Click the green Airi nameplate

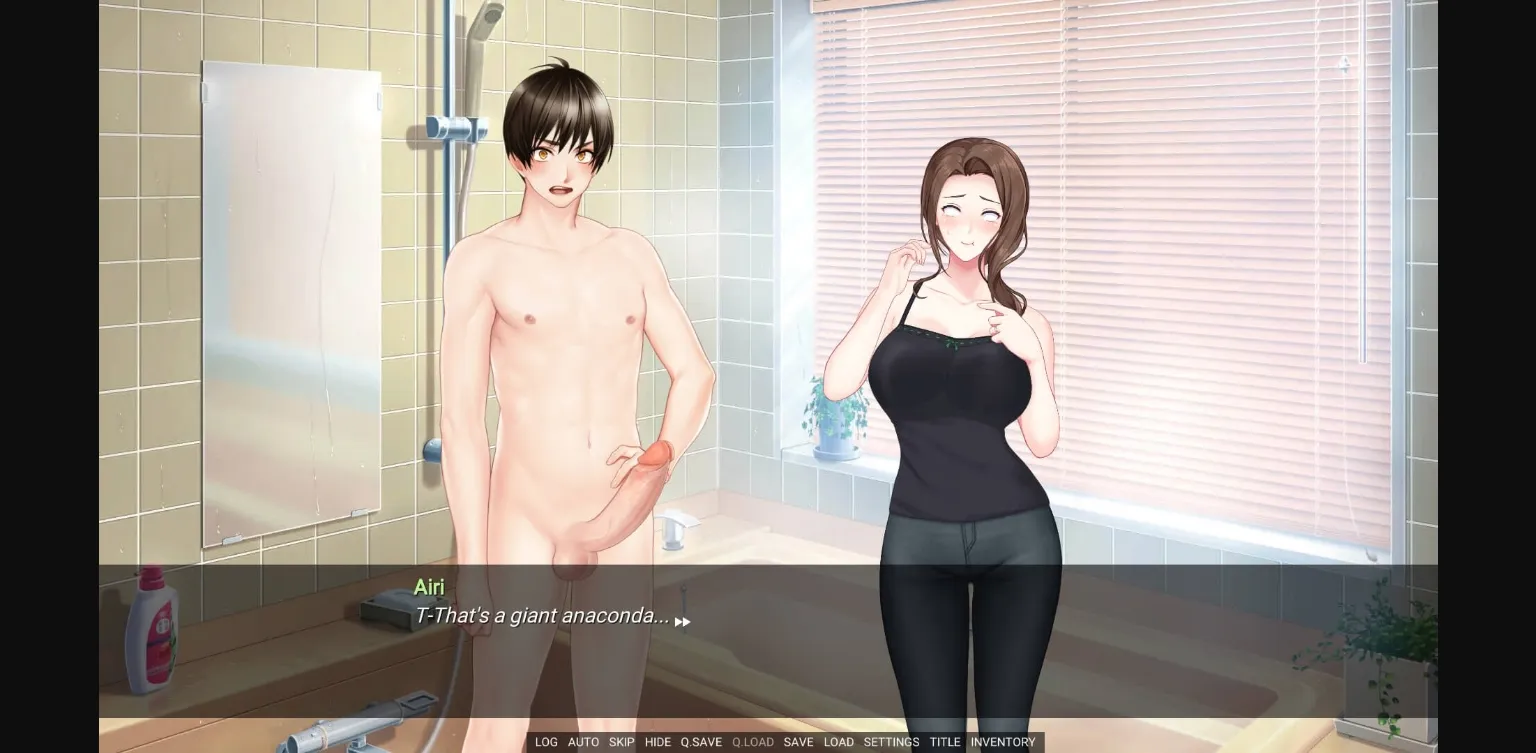(x=429, y=588)
